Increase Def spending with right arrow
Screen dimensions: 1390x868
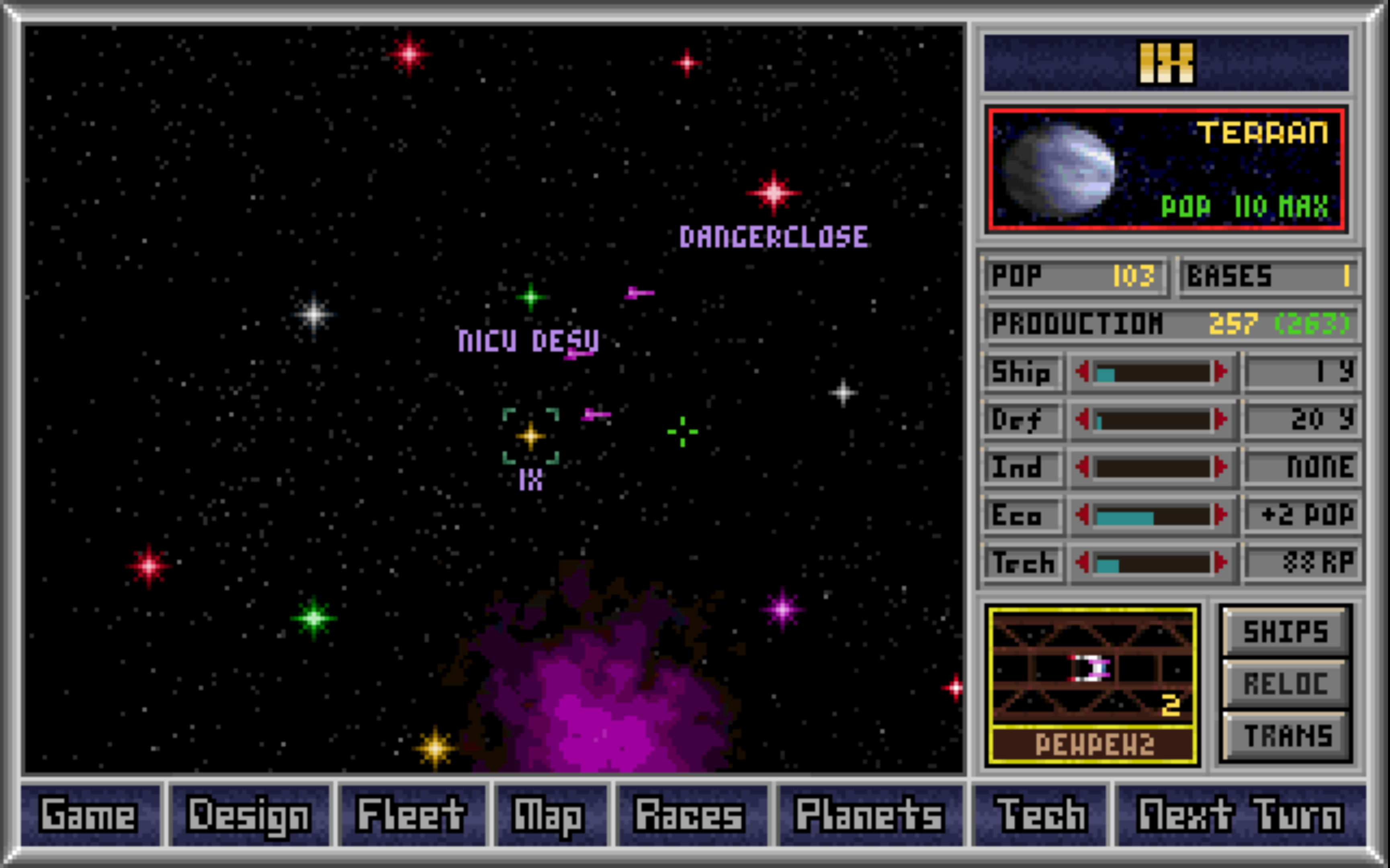1221,420
